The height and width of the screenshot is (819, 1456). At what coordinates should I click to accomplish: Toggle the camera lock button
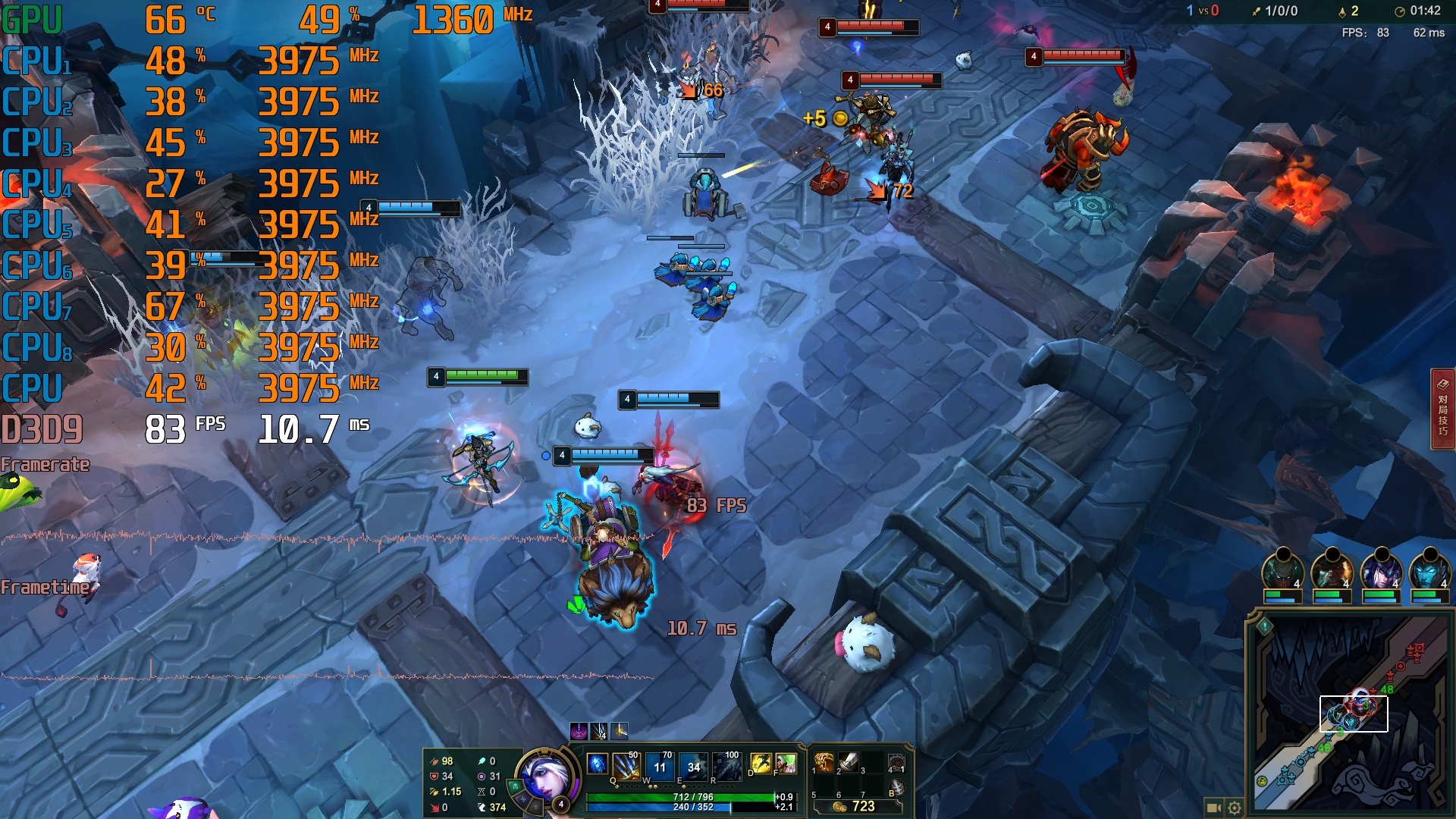[x=1213, y=808]
